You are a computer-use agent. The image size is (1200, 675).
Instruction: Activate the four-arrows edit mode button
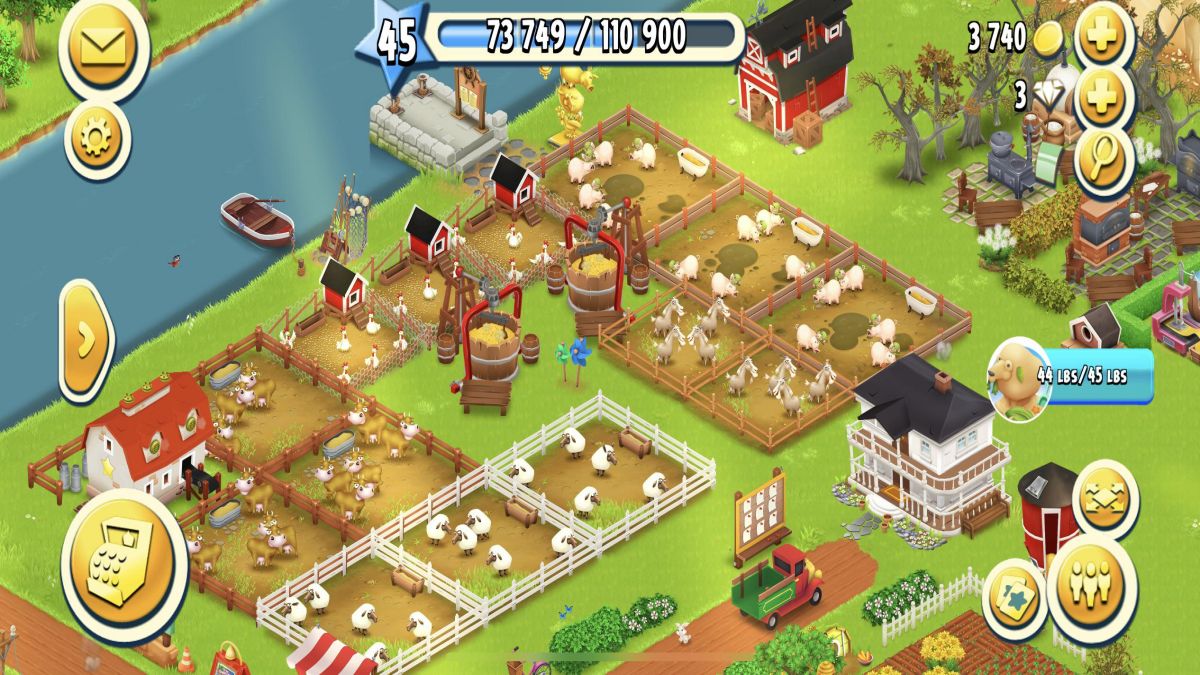(x=1105, y=498)
